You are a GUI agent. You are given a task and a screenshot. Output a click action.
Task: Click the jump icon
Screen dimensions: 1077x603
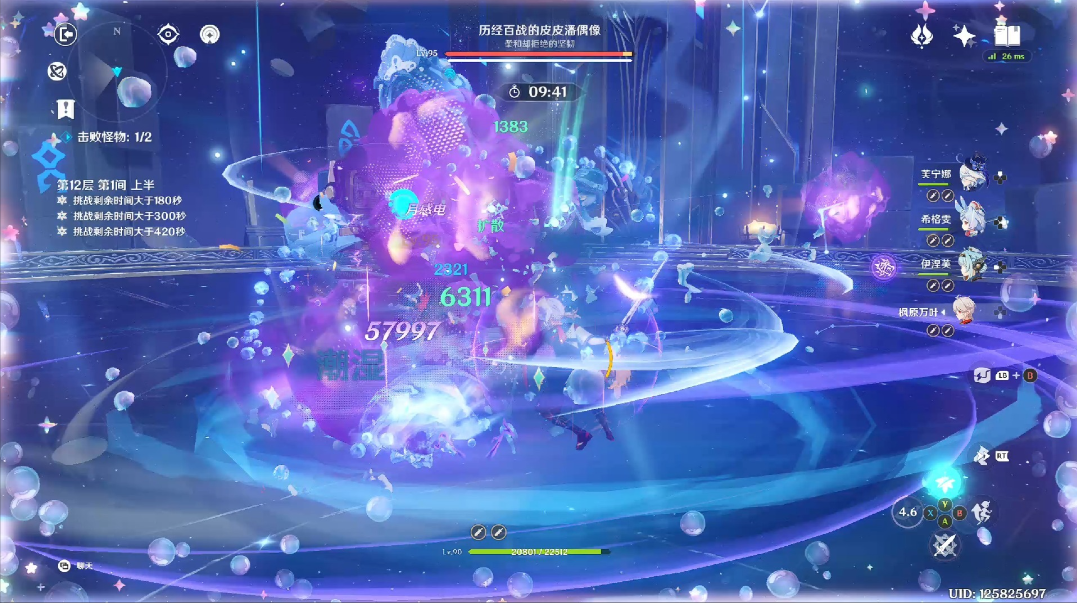pos(982,512)
